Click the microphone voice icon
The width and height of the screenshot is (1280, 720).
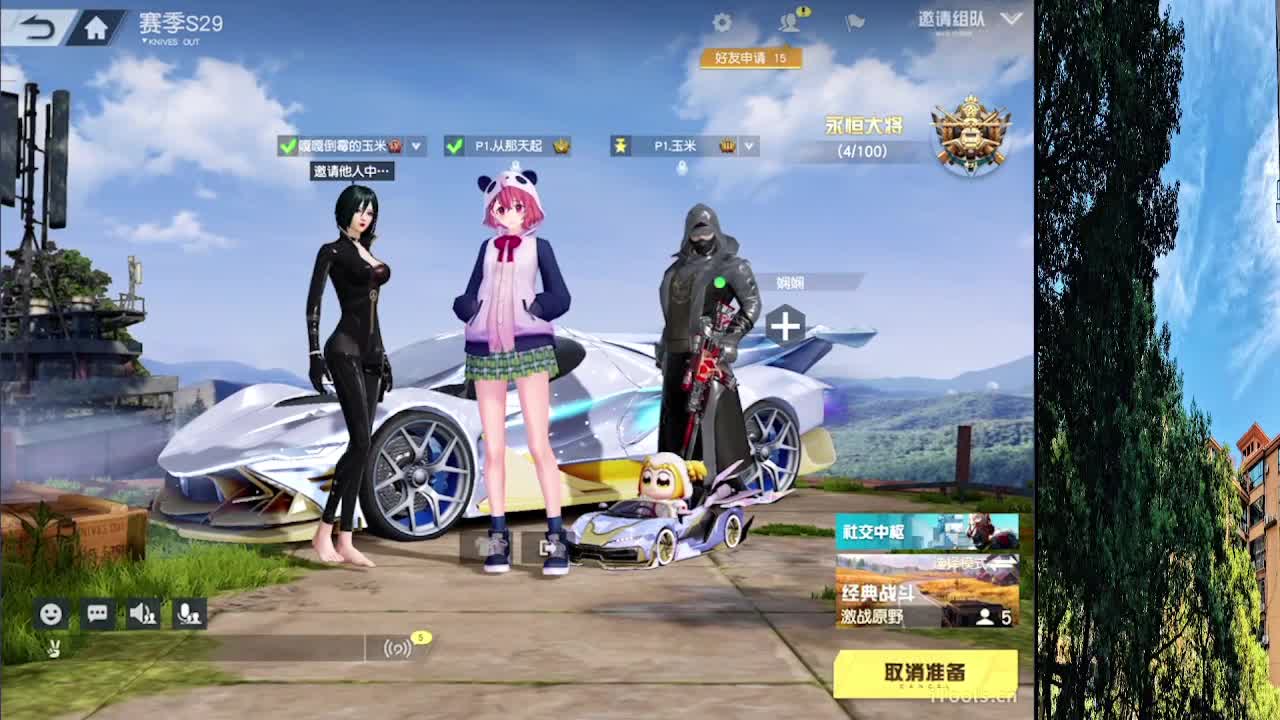(190, 615)
